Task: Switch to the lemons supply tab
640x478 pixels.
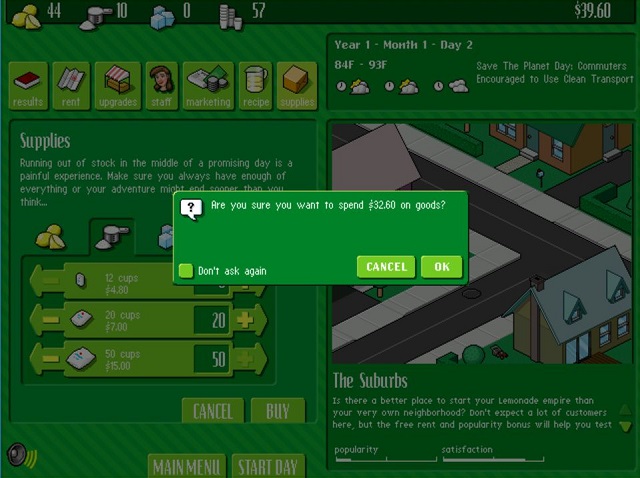Action: tap(51, 237)
